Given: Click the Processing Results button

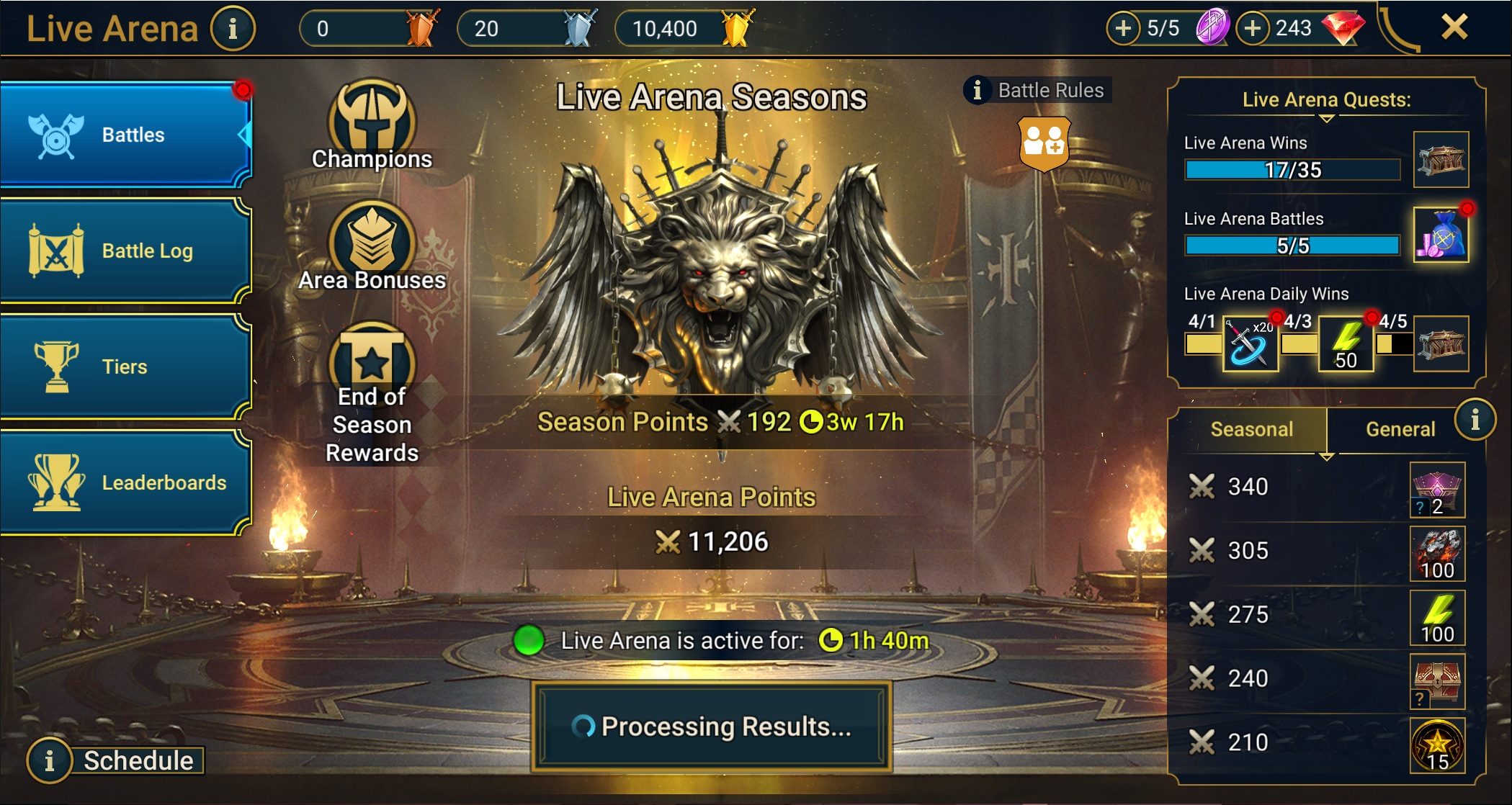Looking at the screenshot, I should click(x=712, y=727).
